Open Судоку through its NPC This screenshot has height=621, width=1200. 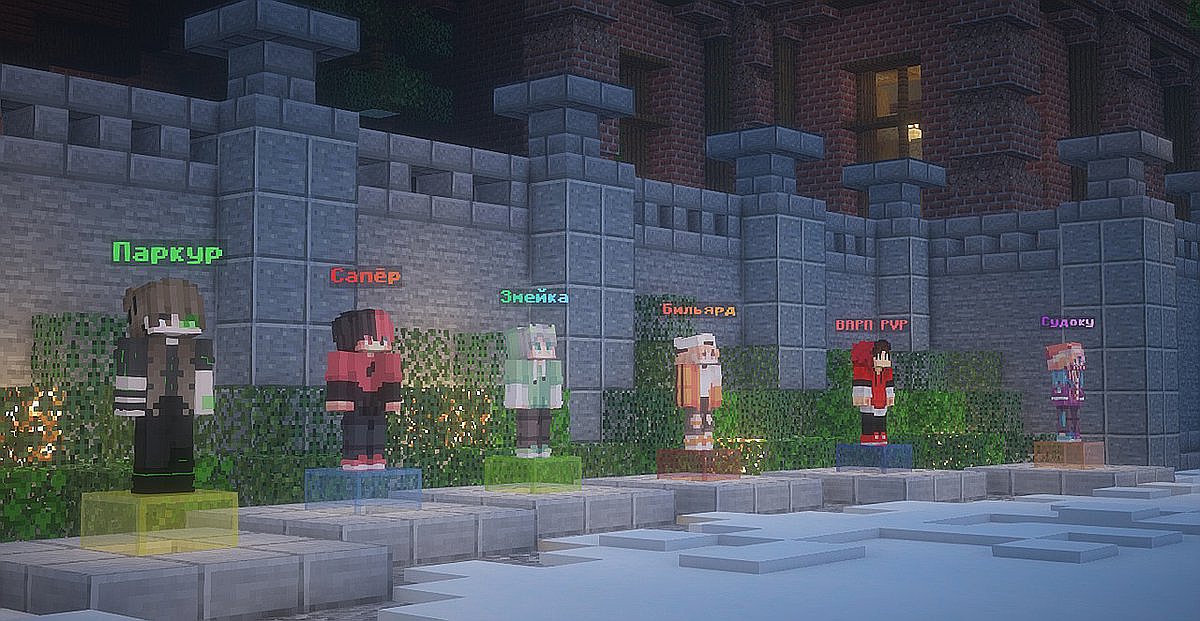click(x=1066, y=391)
